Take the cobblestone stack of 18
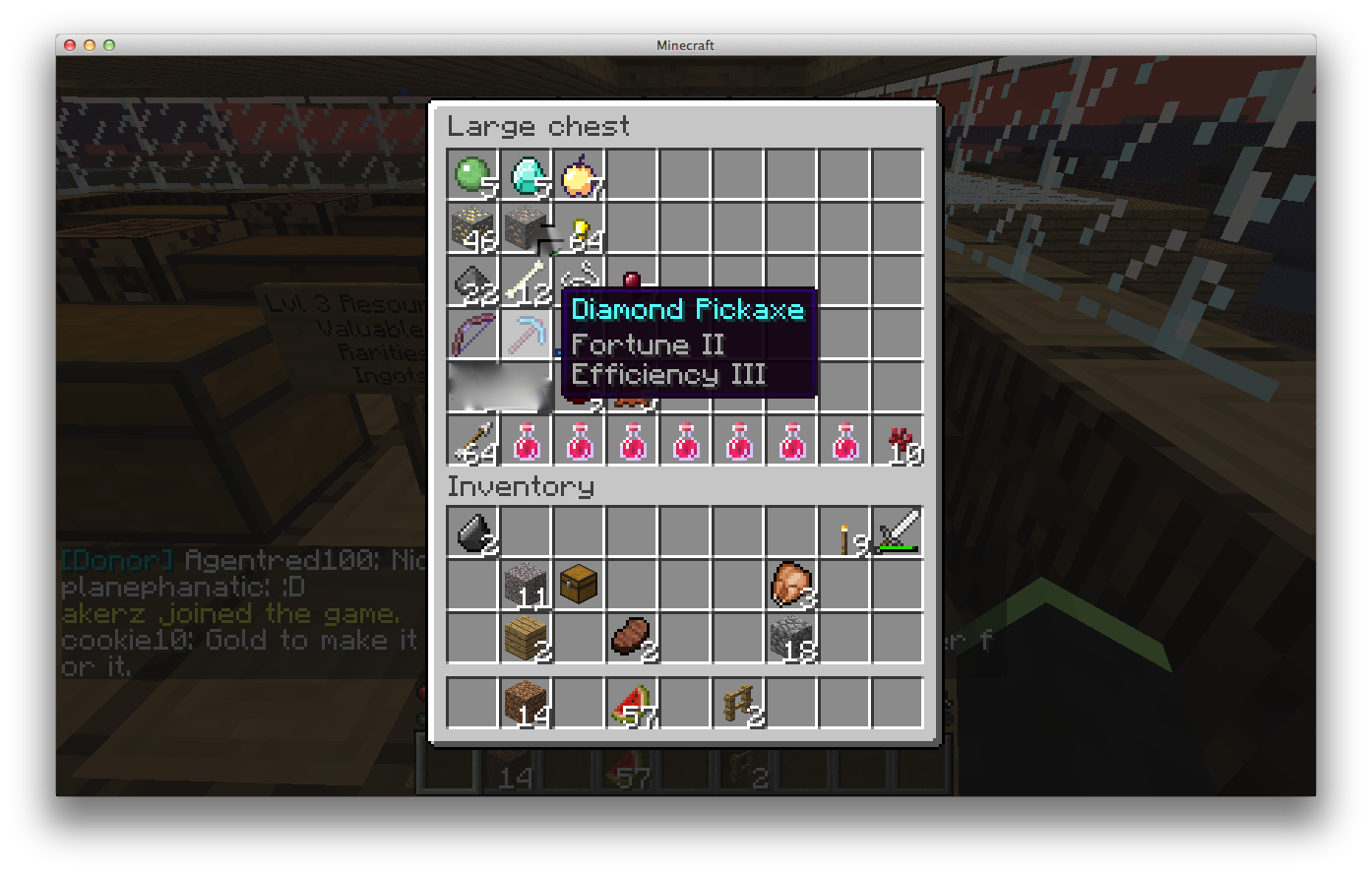1372x874 pixels. 791,638
